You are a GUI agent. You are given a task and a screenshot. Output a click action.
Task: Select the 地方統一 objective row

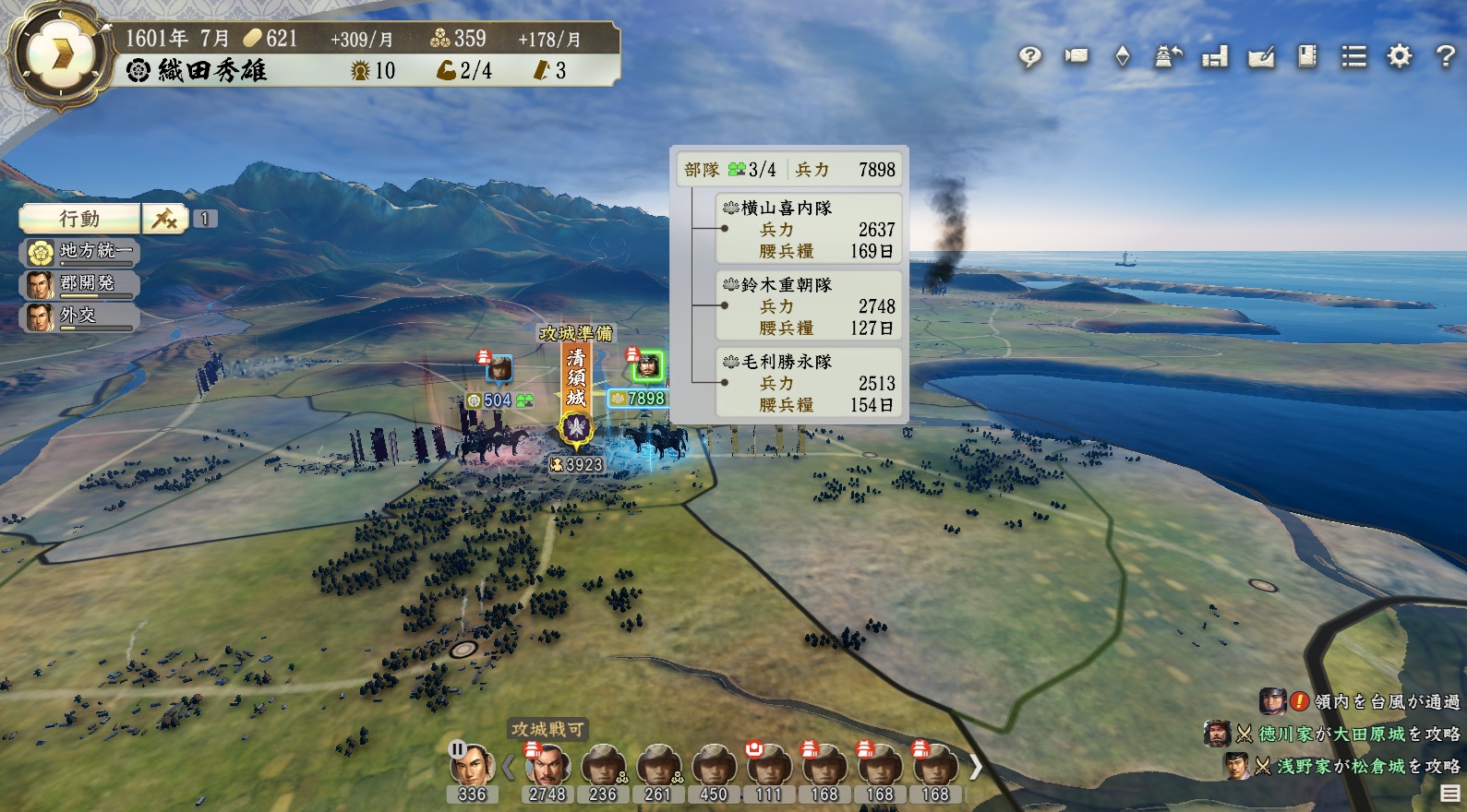(80, 251)
